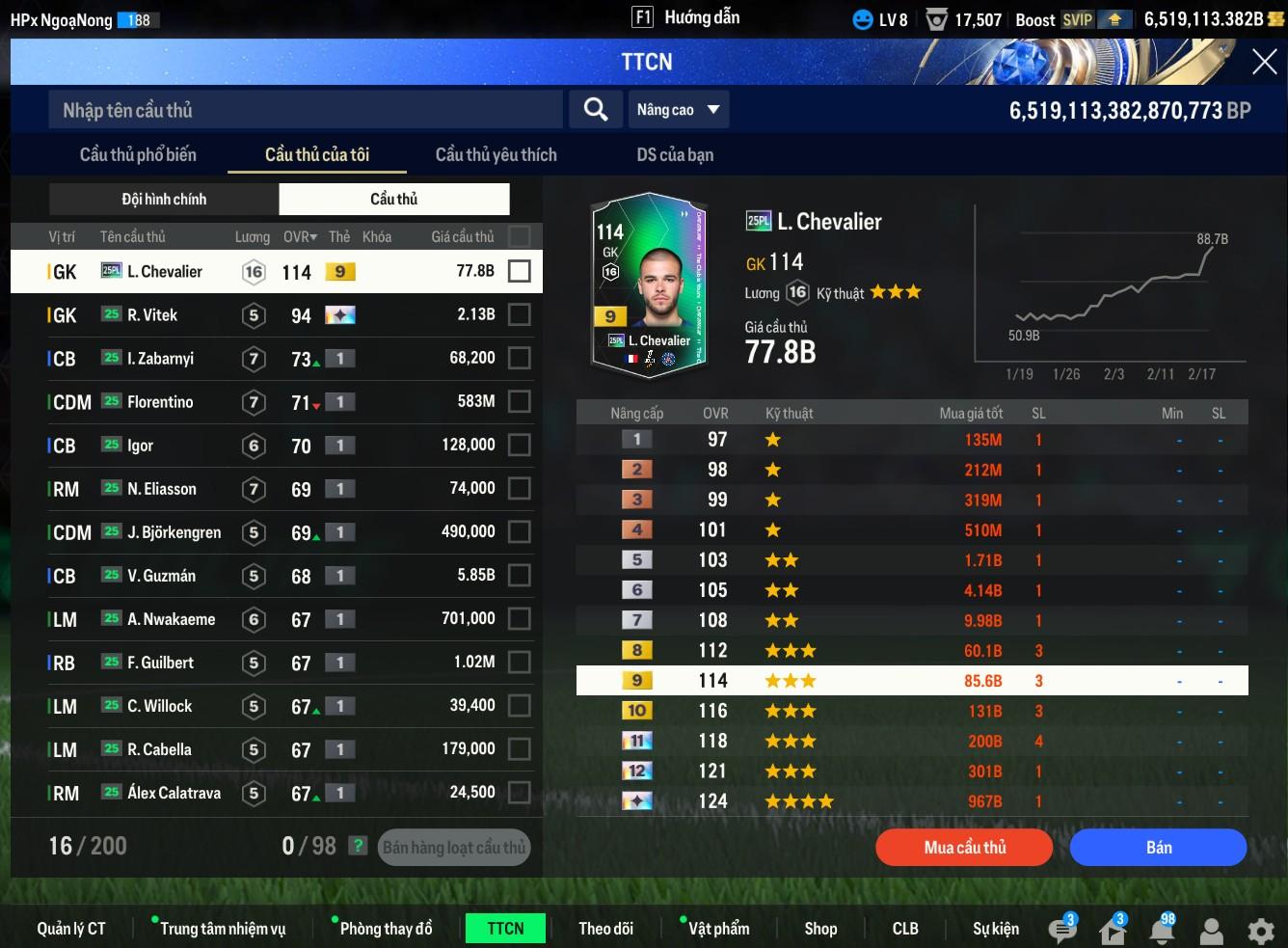Screen dimensions: 1288x948
Task: Select the Đội hình chính sub-tab
Action: (164, 199)
